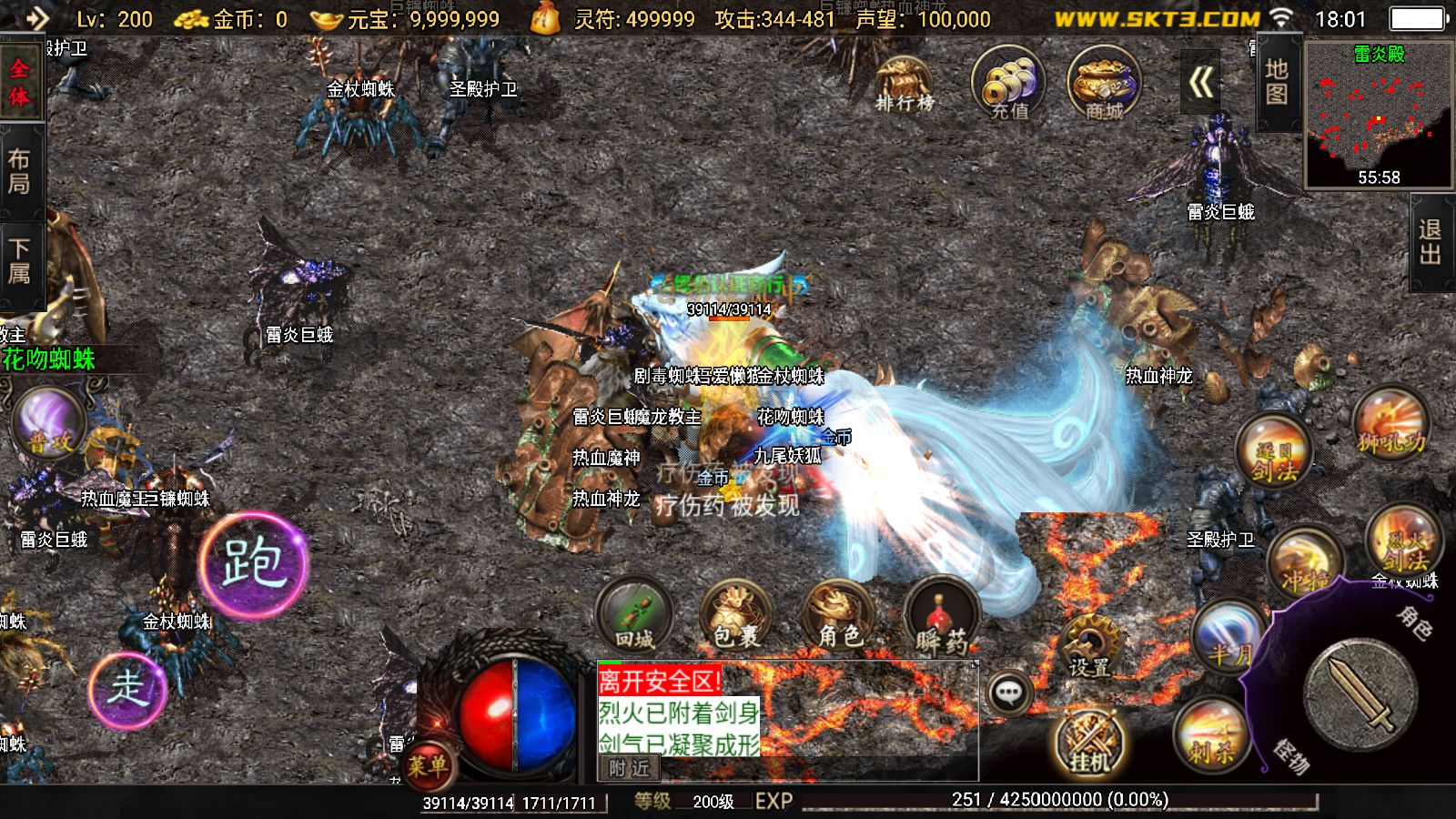Open the 菜单 menu button
1456x819 pixels.
(x=426, y=763)
